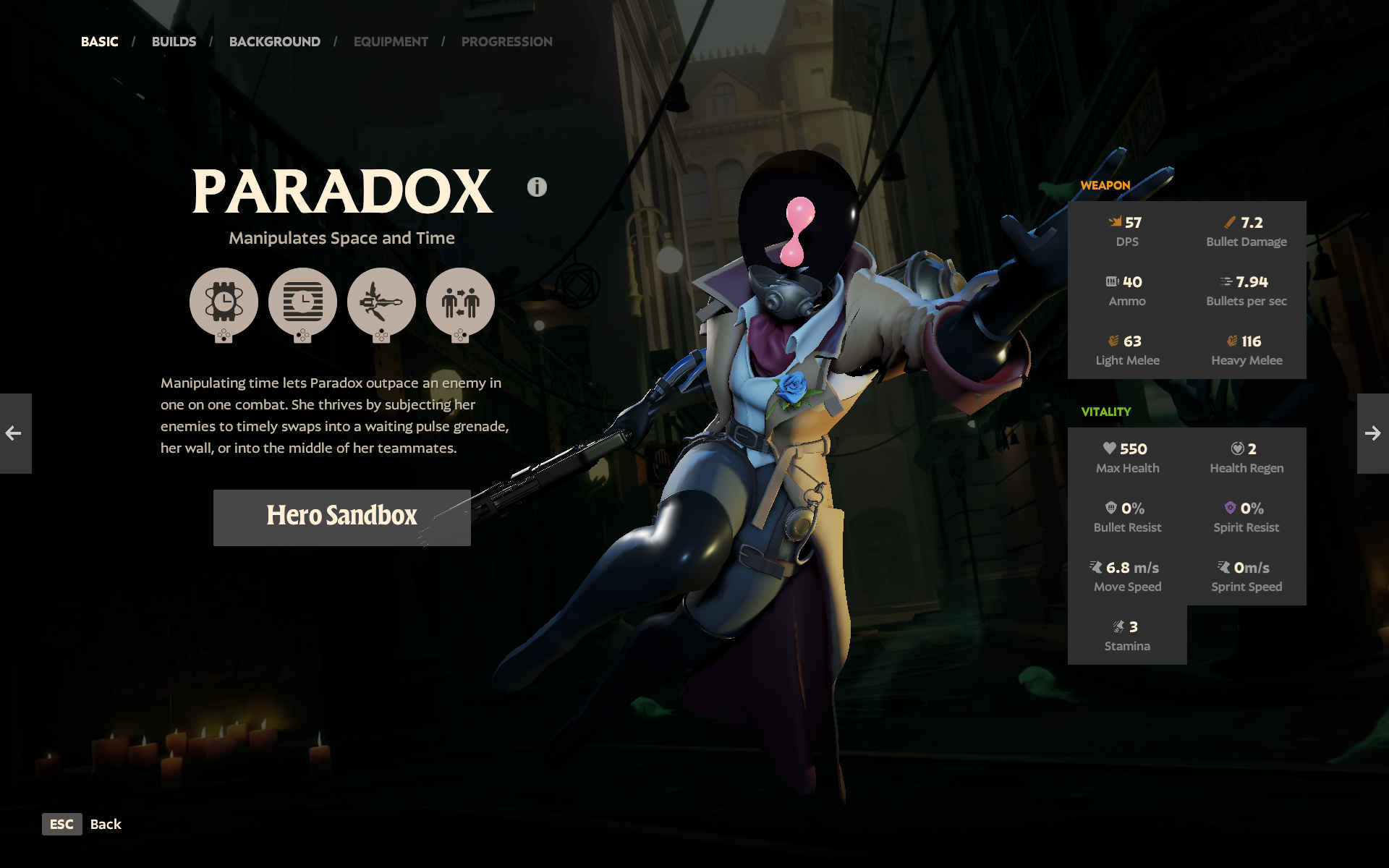The height and width of the screenshot is (868, 1389).
Task: Open the Builds tab
Action: [174, 42]
